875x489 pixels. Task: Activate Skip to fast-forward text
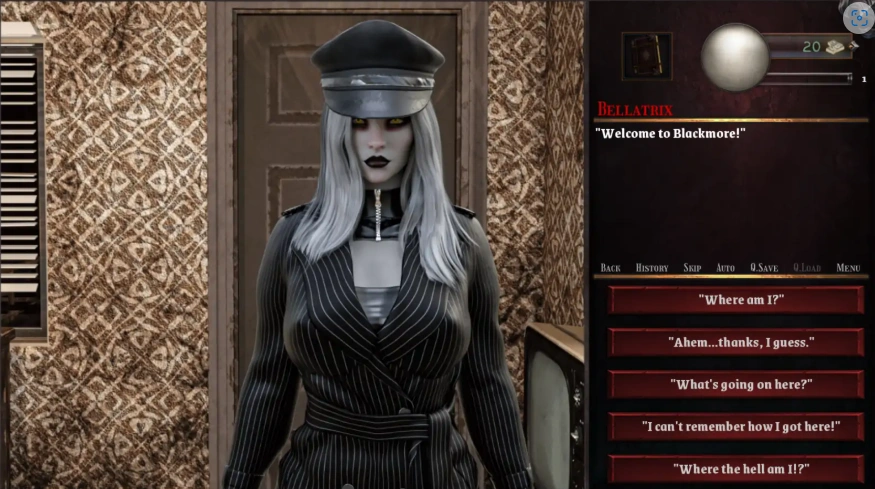click(692, 268)
